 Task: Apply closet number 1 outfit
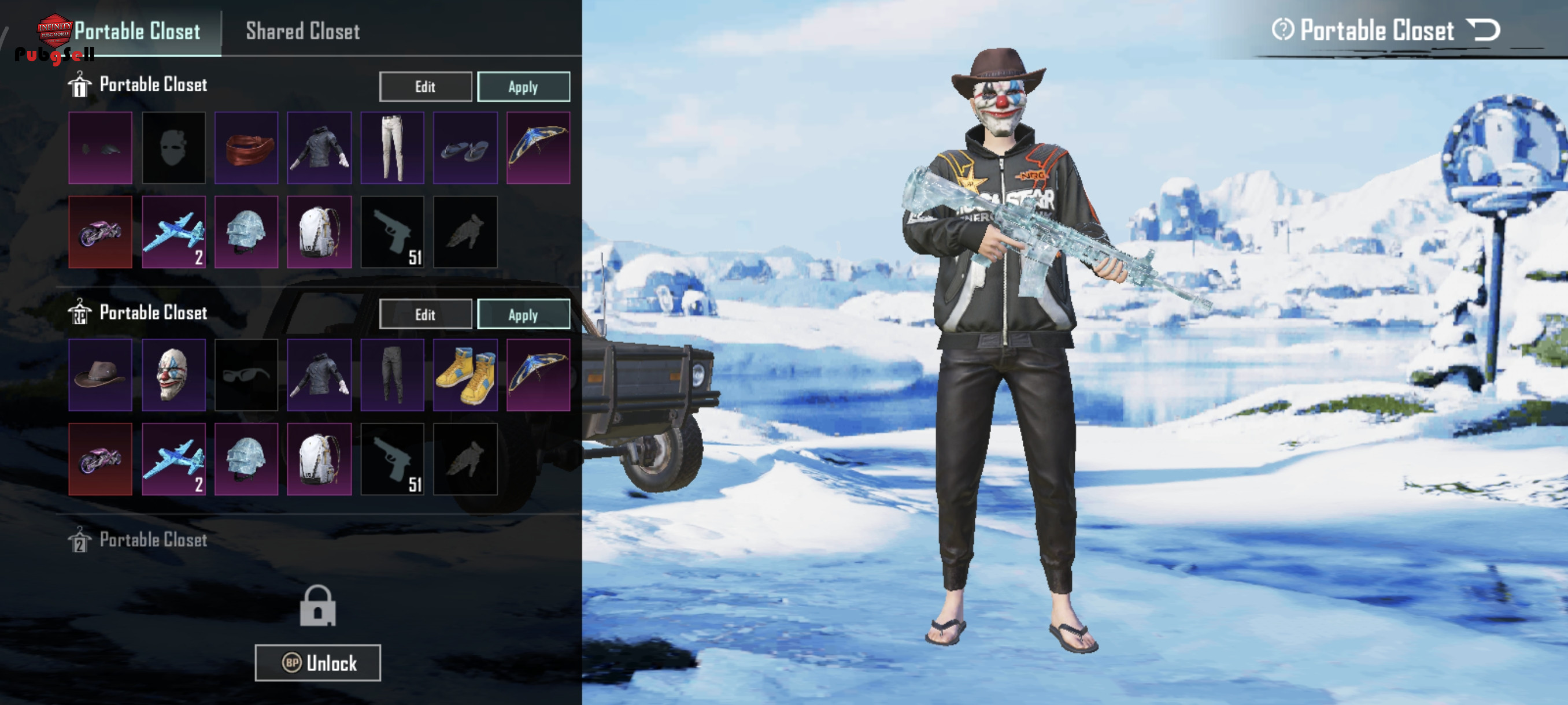click(x=523, y=86)
